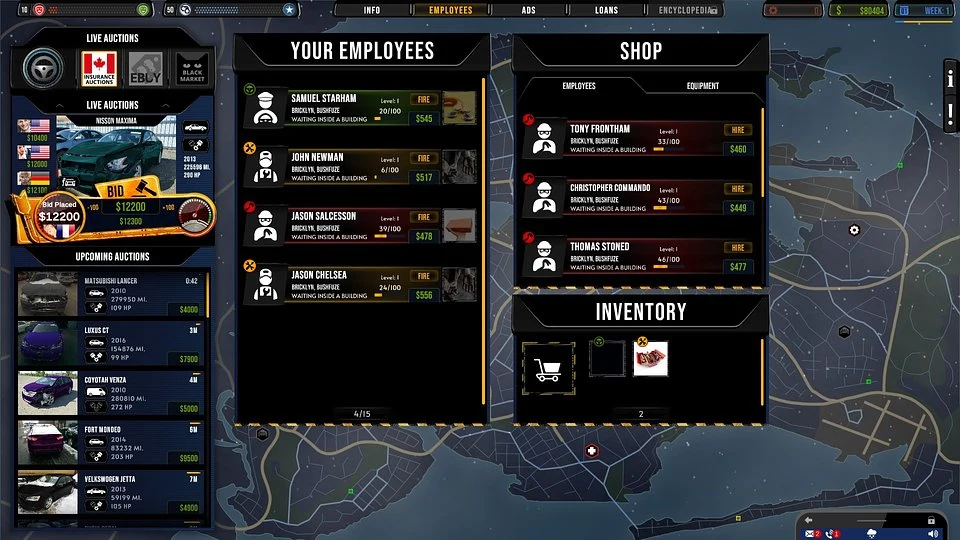Fire employee Samuel Starham
The width and height of the screenshot is (960, 540).
(424, 100)
